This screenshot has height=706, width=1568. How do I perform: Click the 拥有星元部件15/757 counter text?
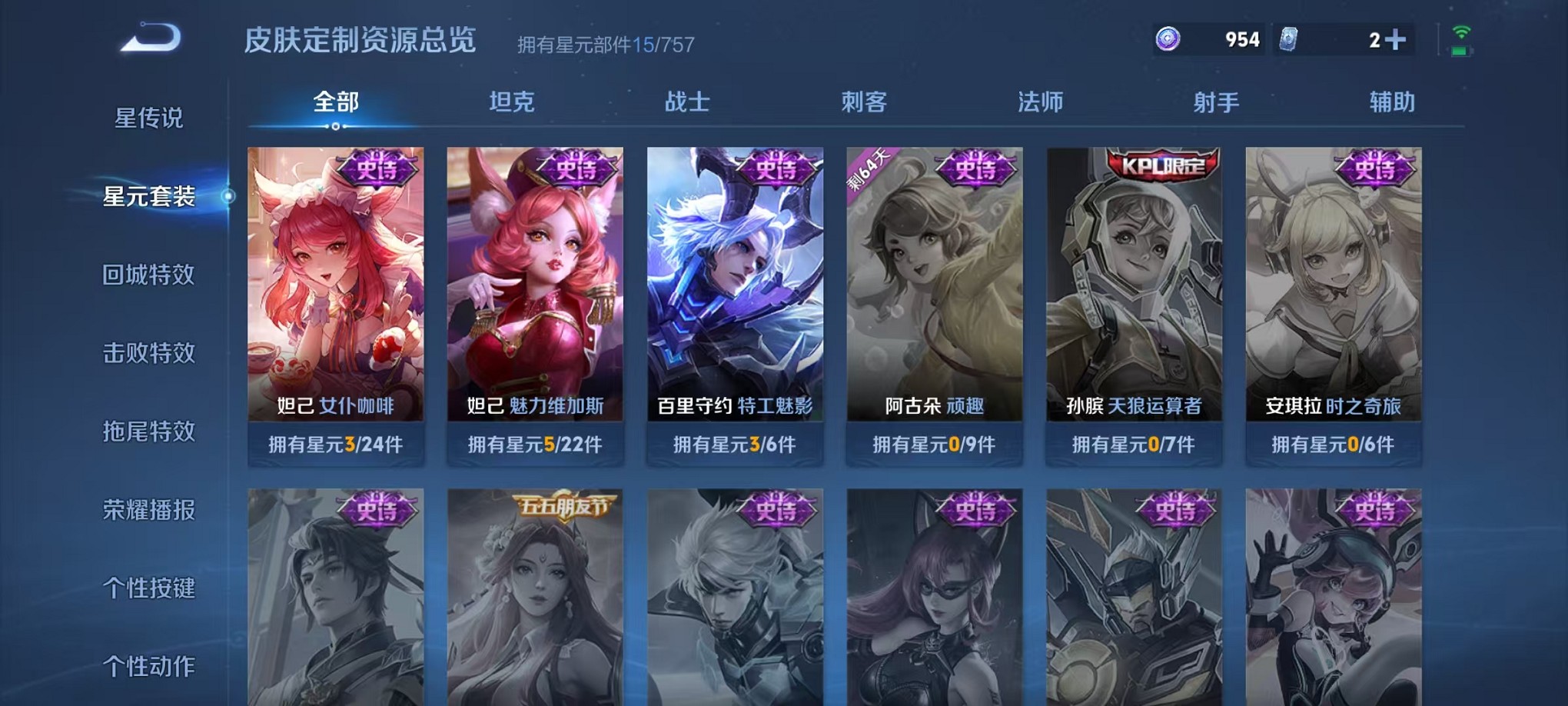[x=606, y=44]
